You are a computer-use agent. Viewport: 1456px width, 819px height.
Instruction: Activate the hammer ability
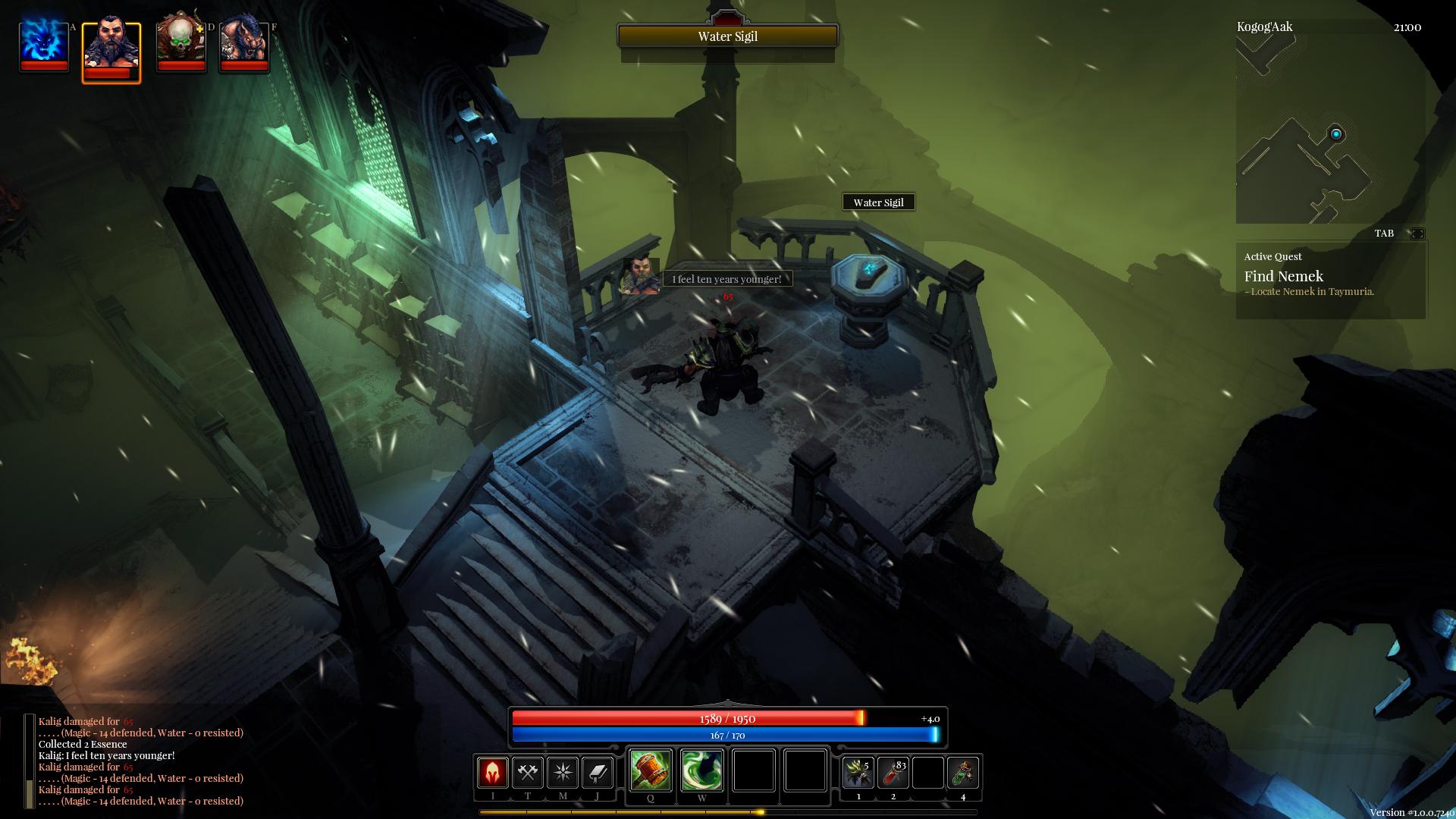[651, 770]
